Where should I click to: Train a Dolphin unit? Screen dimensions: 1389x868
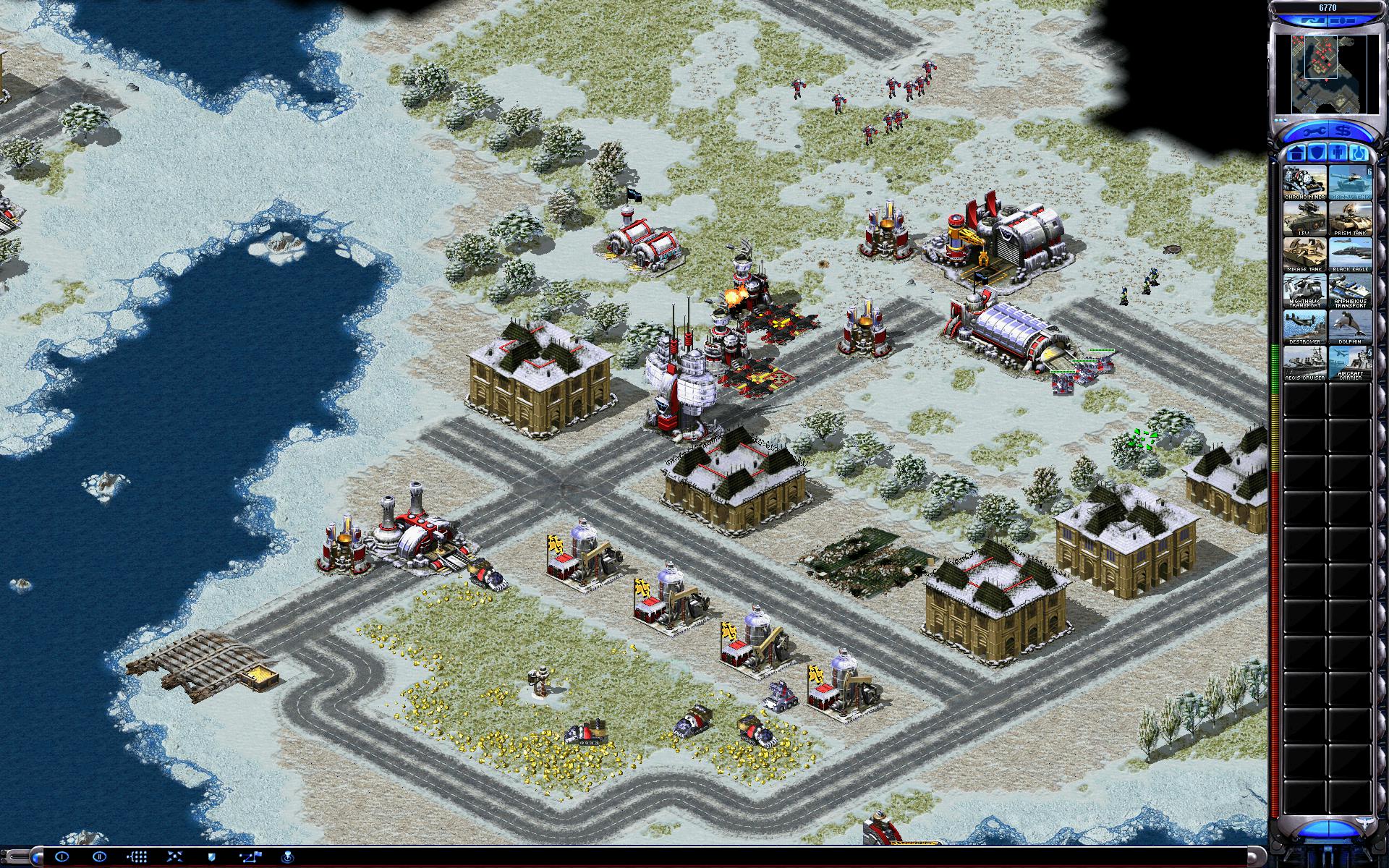point(1349,327)
